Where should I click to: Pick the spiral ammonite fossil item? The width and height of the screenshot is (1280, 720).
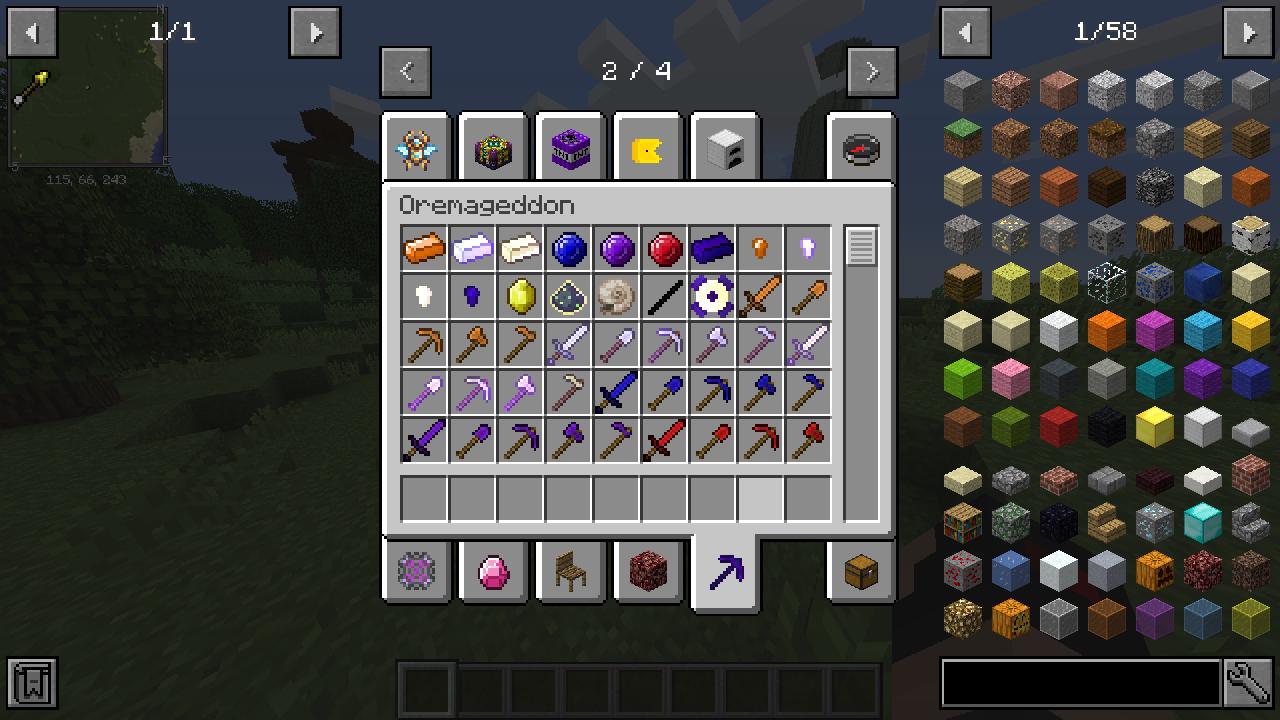point(616,297)
